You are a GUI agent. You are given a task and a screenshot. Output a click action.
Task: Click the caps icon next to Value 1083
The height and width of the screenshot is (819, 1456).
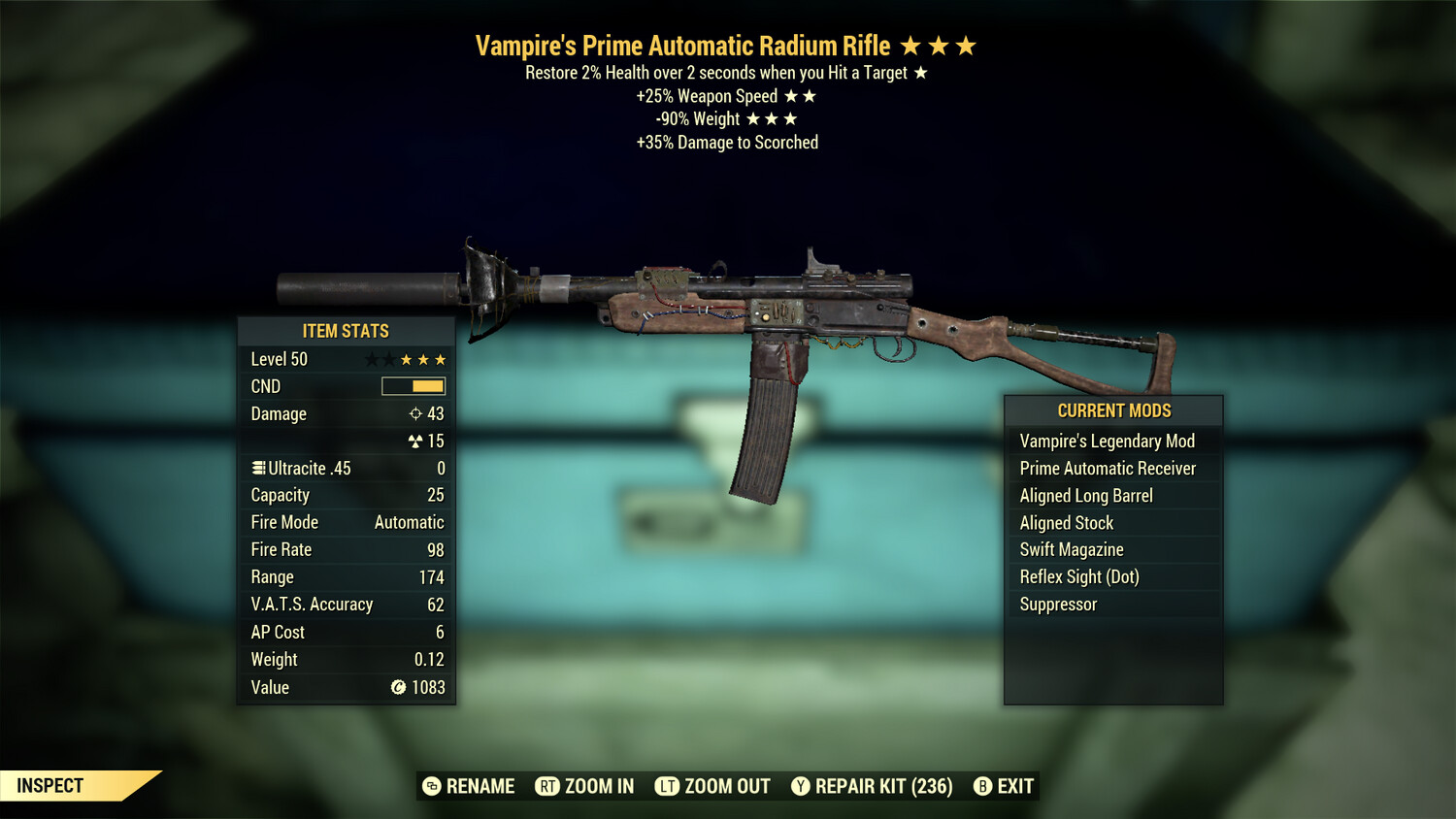pos(398,688)
